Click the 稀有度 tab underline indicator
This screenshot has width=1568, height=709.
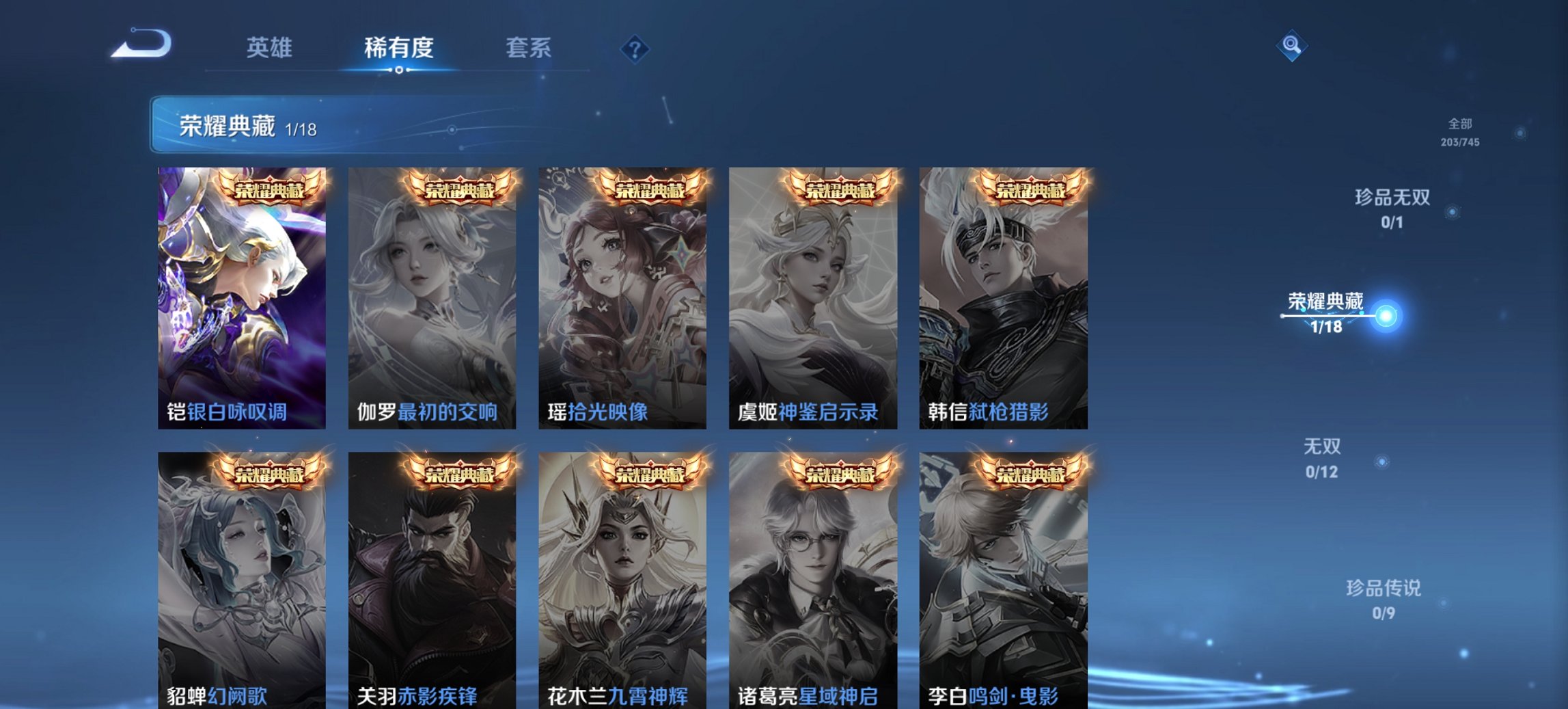click(x=398, y=68)
